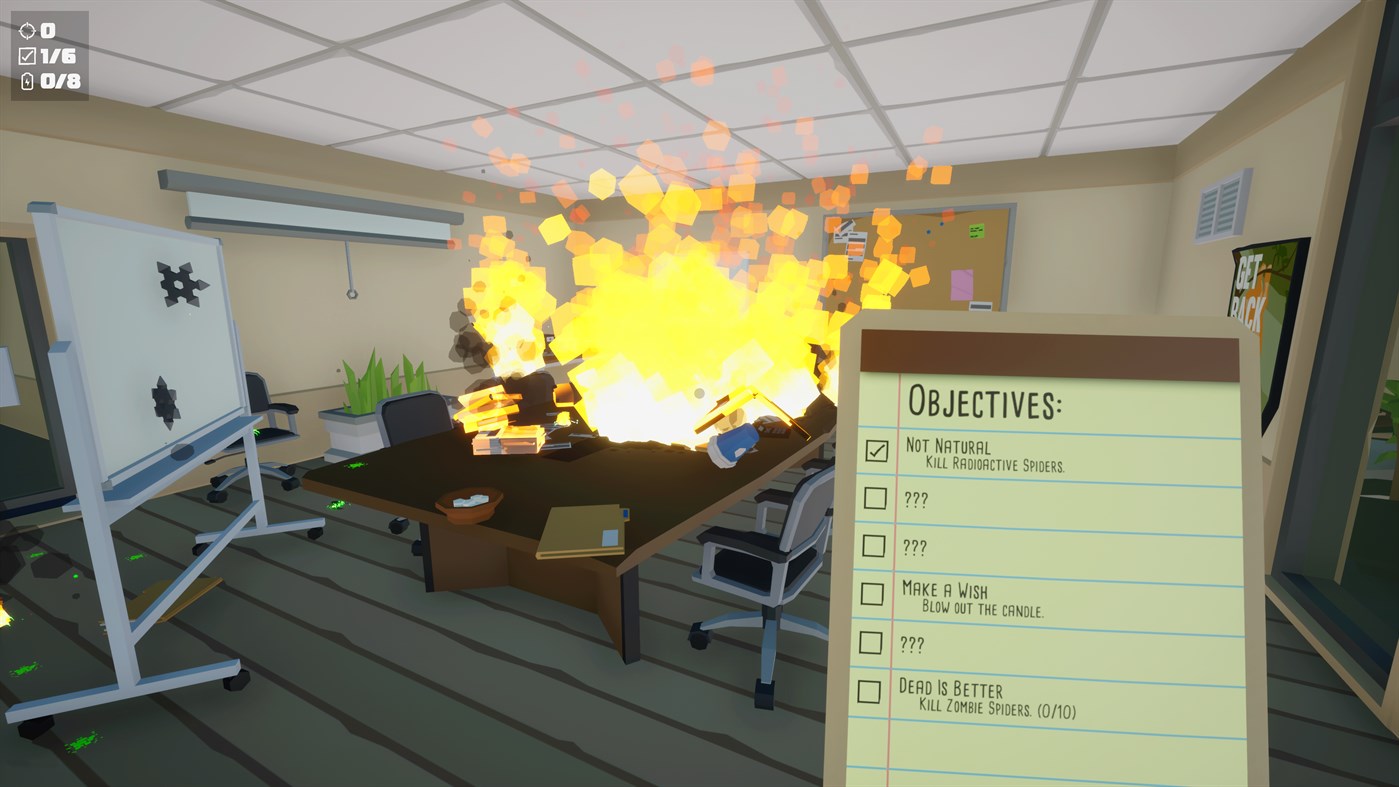The height and width of the screenshot is (787, 1399).
Task: Click the purple paper pinned to the corkboard
Action: point(961,285)
